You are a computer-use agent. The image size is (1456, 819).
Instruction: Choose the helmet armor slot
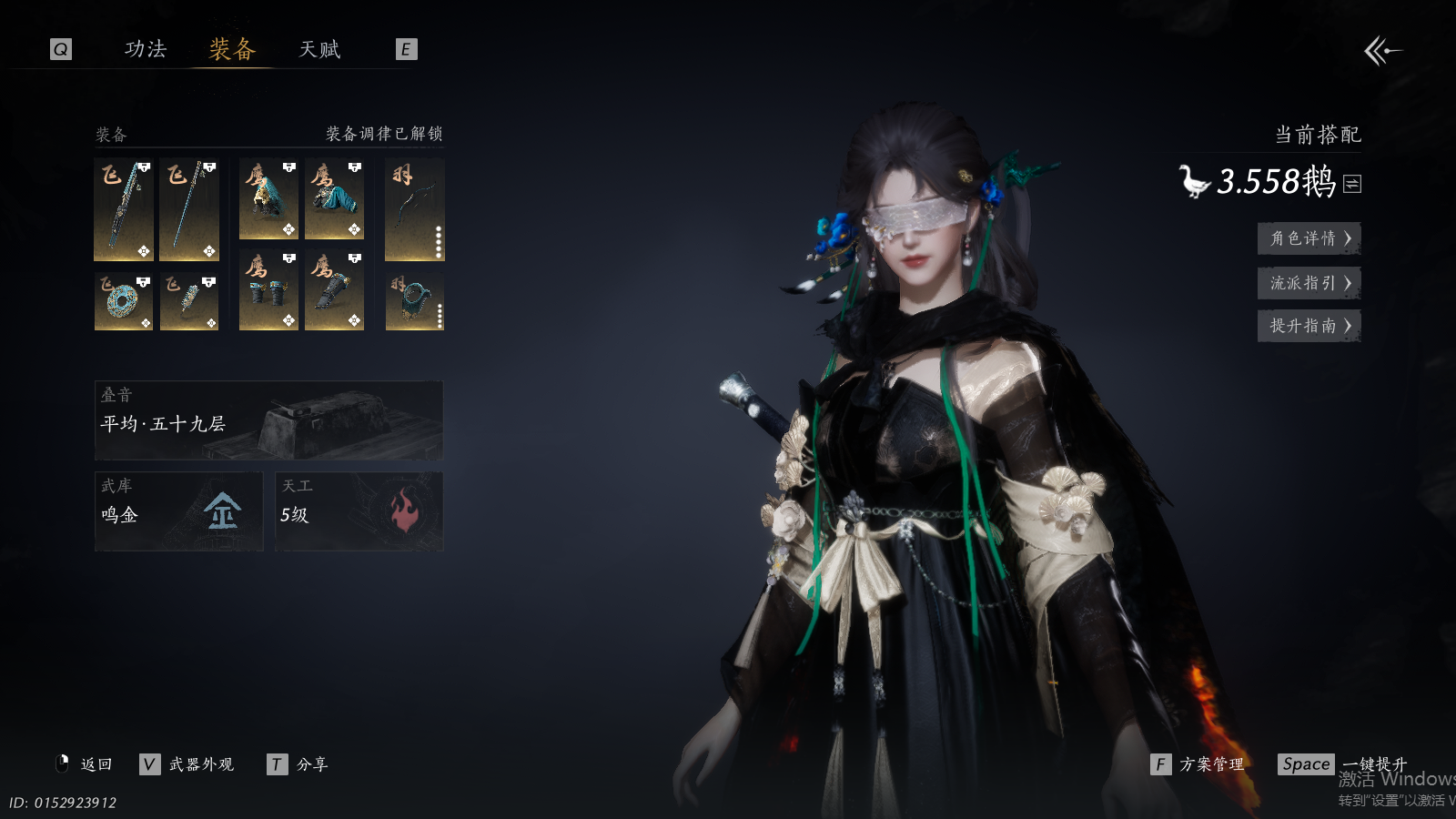click(268, 199)
